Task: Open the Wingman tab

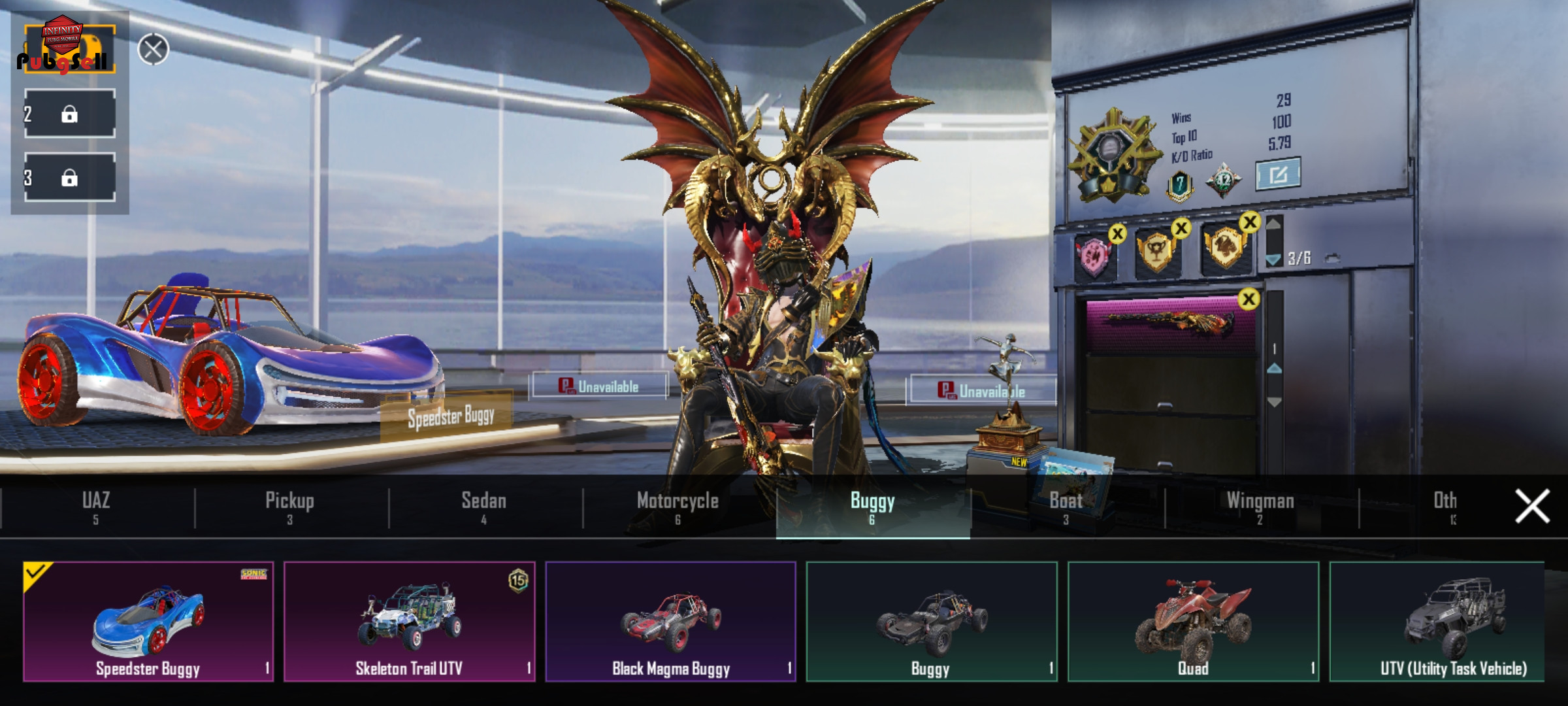Action: point(1260,507)
